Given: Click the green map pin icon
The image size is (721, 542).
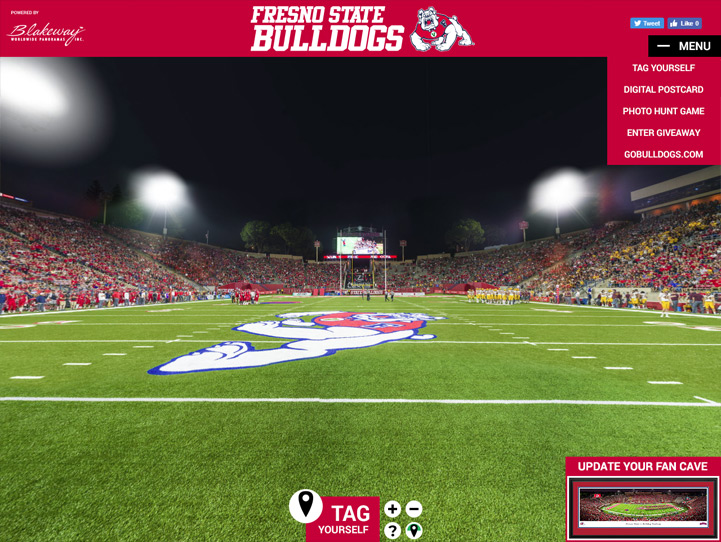Looking at the screenshot, I should 414,531.
